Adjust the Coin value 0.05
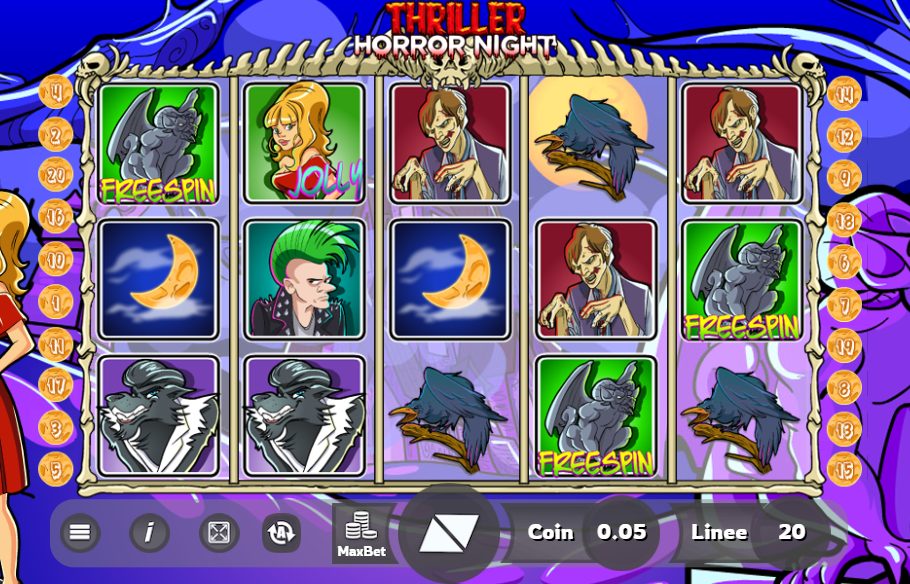910x584 pixels. [622, 532]
